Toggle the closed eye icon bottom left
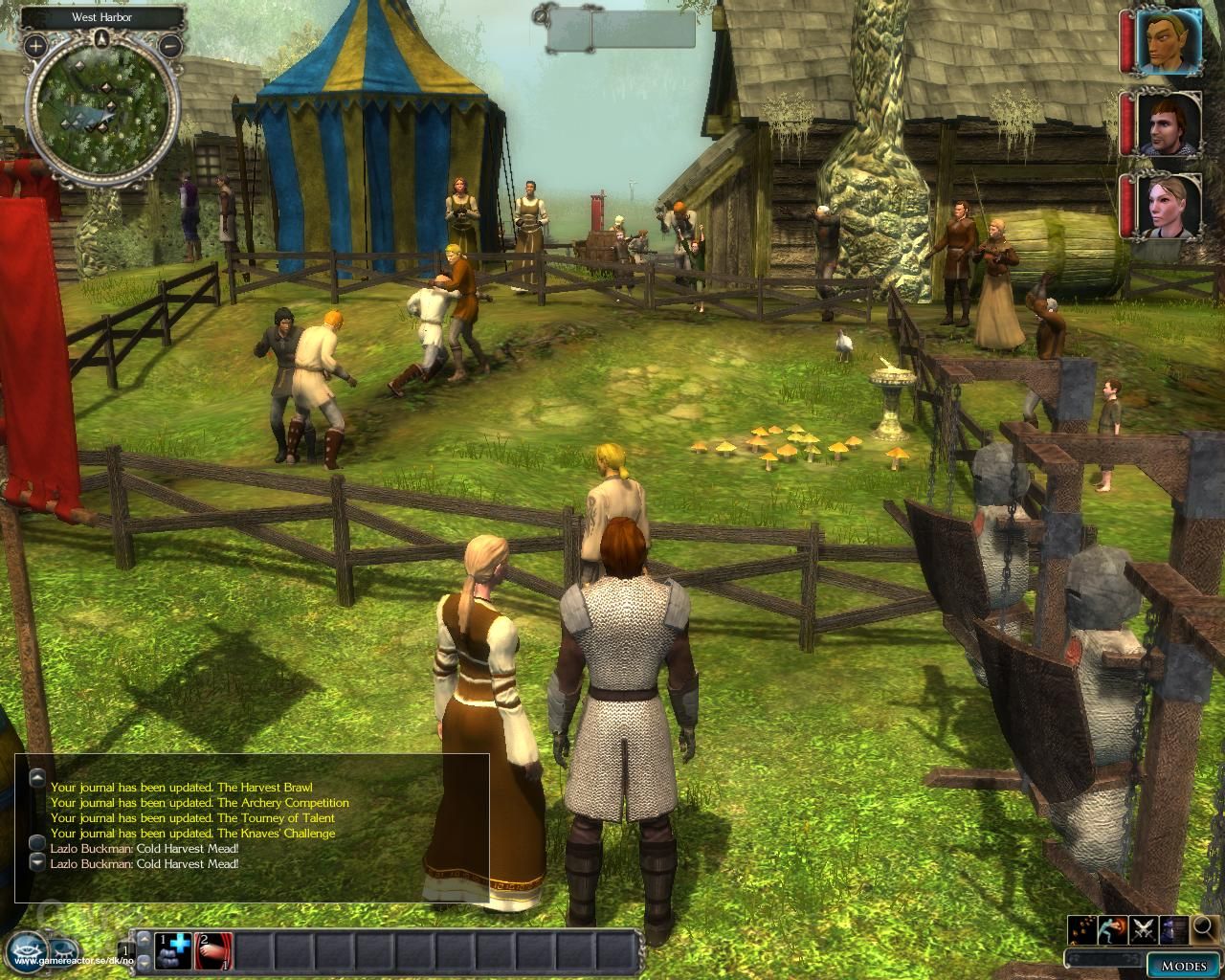1225x980 pixels. (61, 952)
